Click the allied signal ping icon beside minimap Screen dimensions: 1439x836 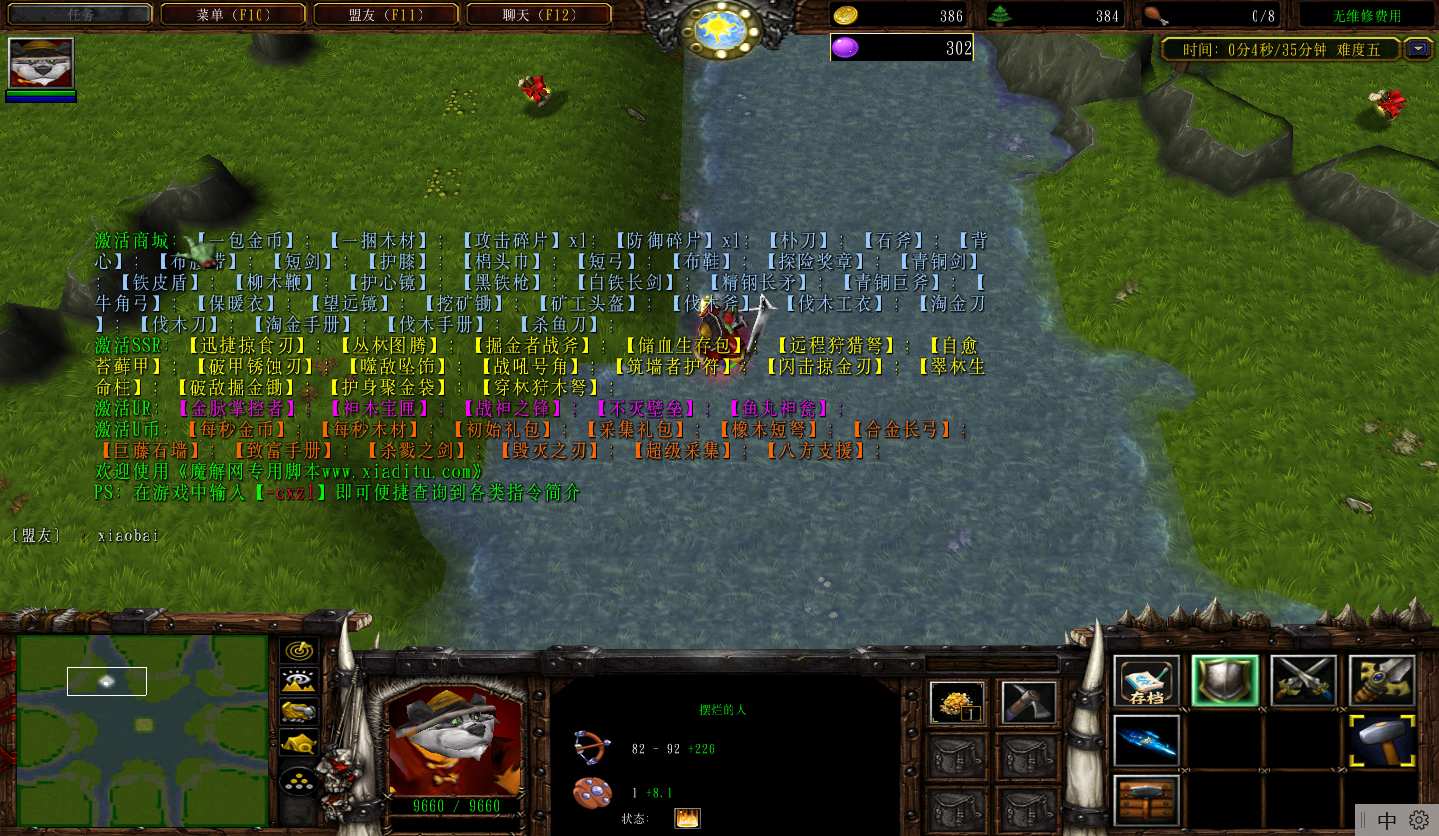click(299, 651)
